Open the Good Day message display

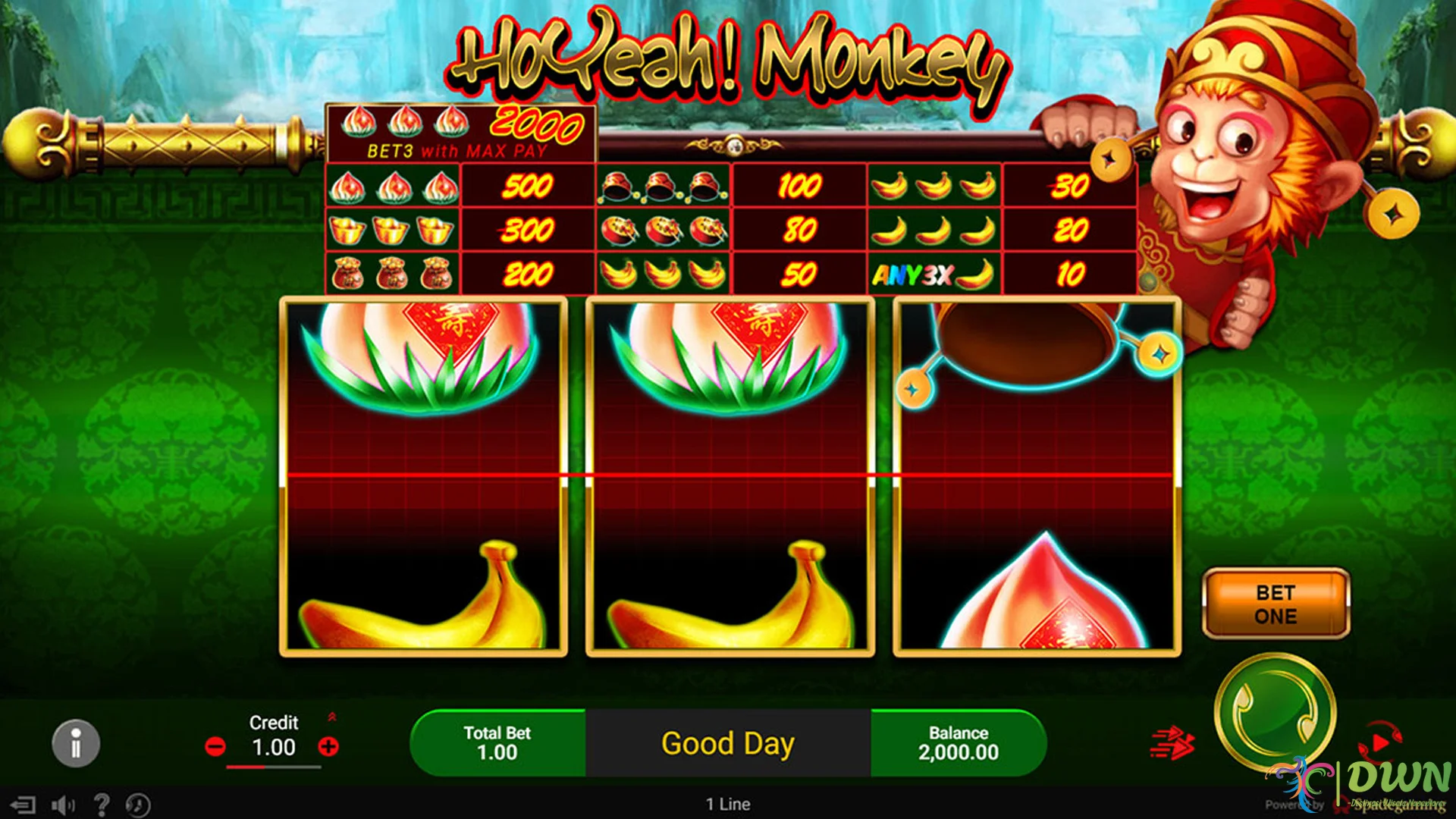728,743
